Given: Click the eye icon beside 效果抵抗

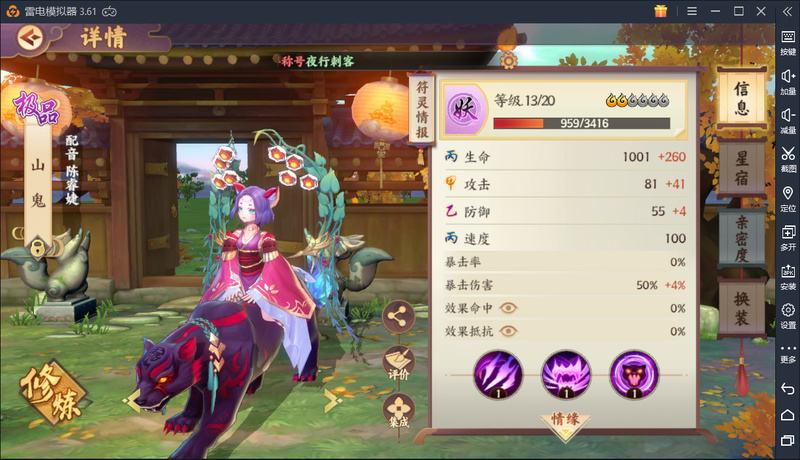Looking at the screenshot, I should point(510,331).
